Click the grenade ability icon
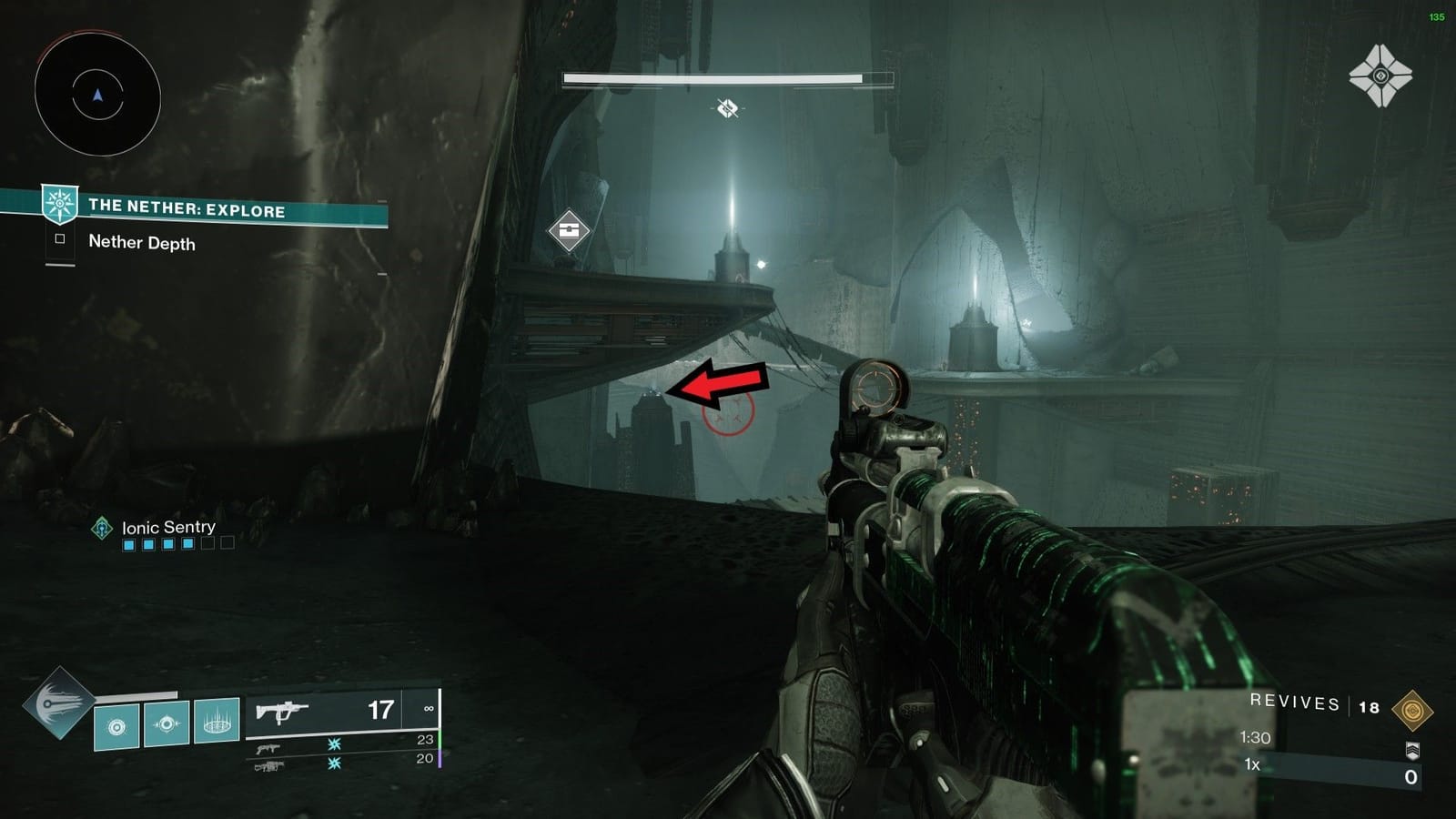This screenshot has width=1456, height=819. [x=118, y=726]
